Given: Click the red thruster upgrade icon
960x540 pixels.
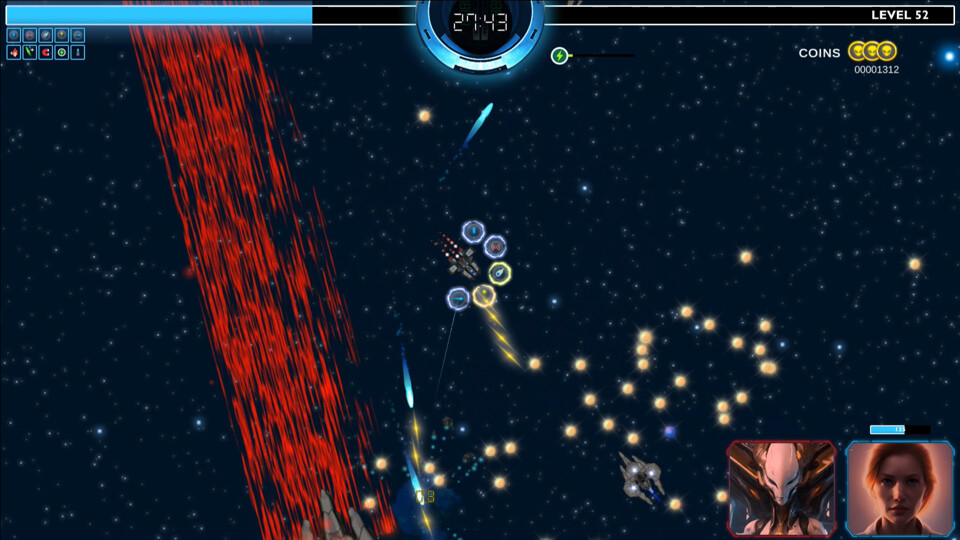Looking at the screenshot, I should [14, 52].
